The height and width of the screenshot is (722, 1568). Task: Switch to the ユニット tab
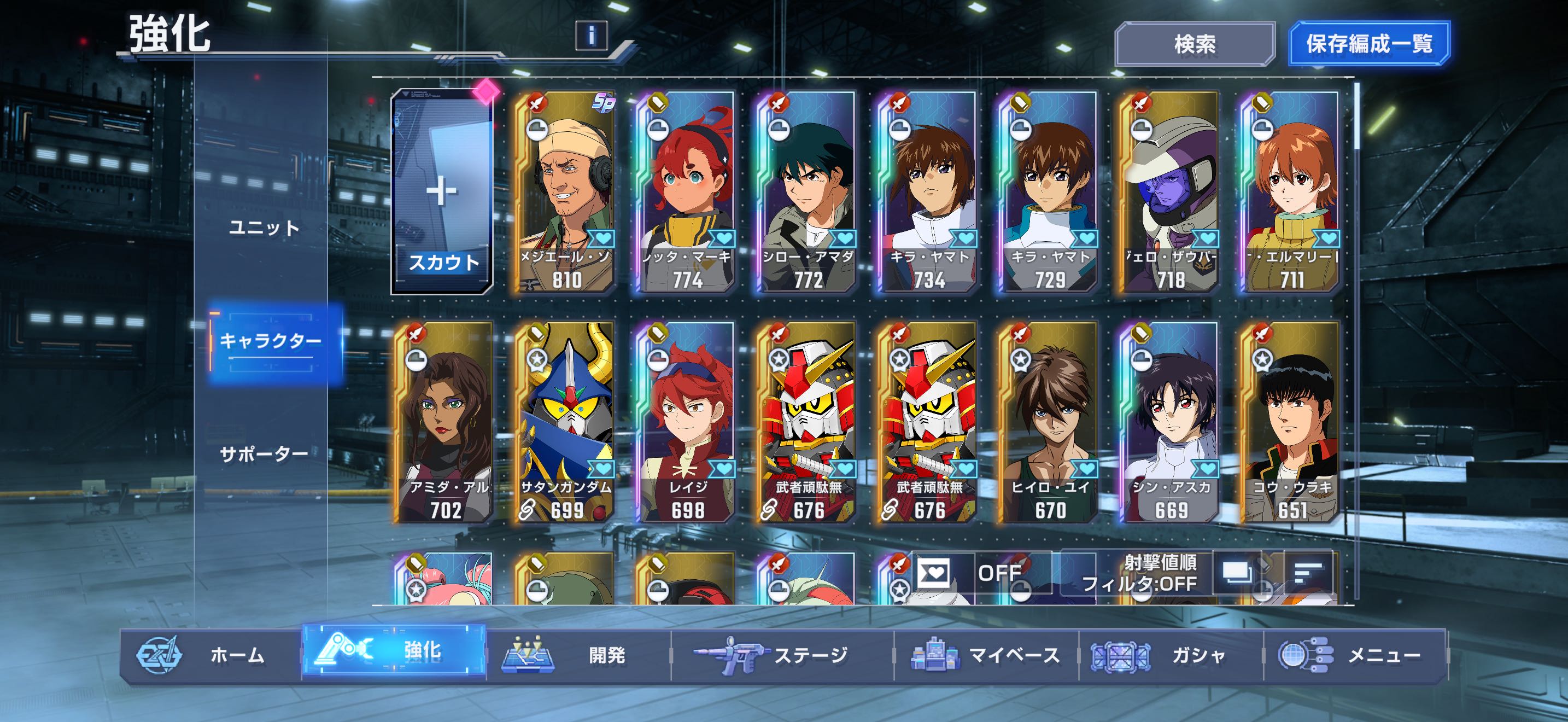(x=264, y=228)
